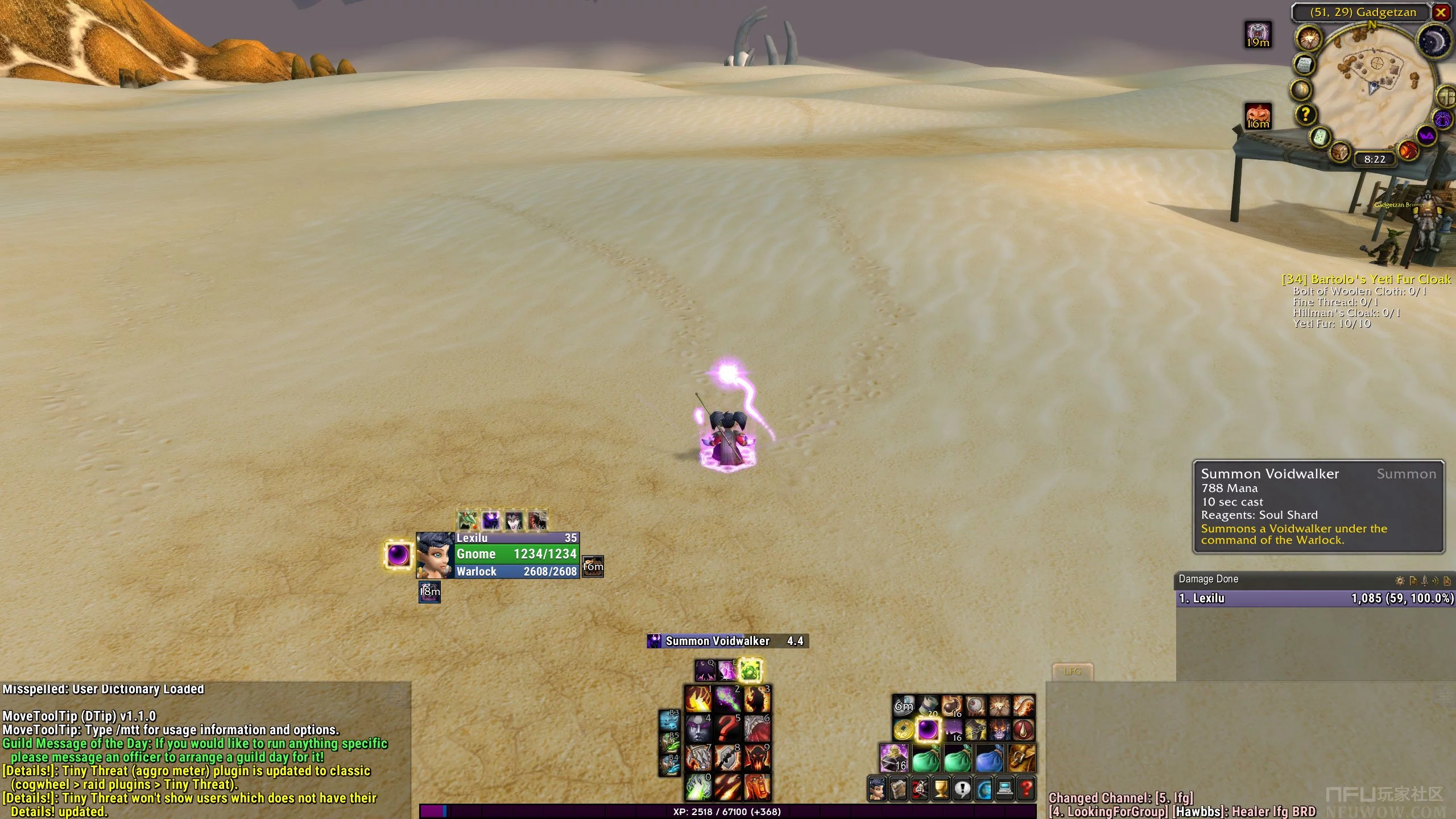Use the green-purple bolt spell in slot 2

pyautogui.click(x=727, y=699)
